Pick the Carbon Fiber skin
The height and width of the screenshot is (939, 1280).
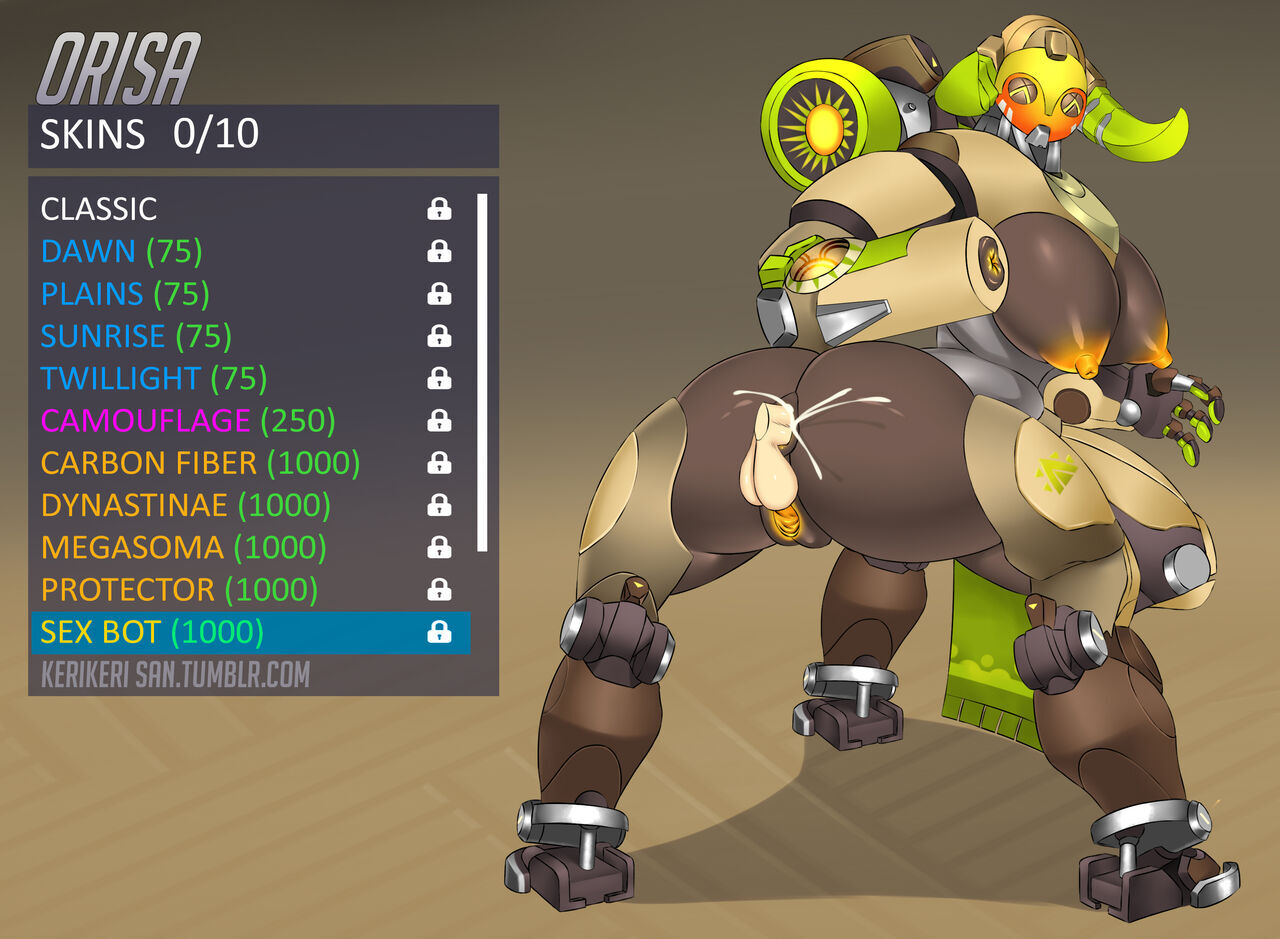(x=200, y=463)
